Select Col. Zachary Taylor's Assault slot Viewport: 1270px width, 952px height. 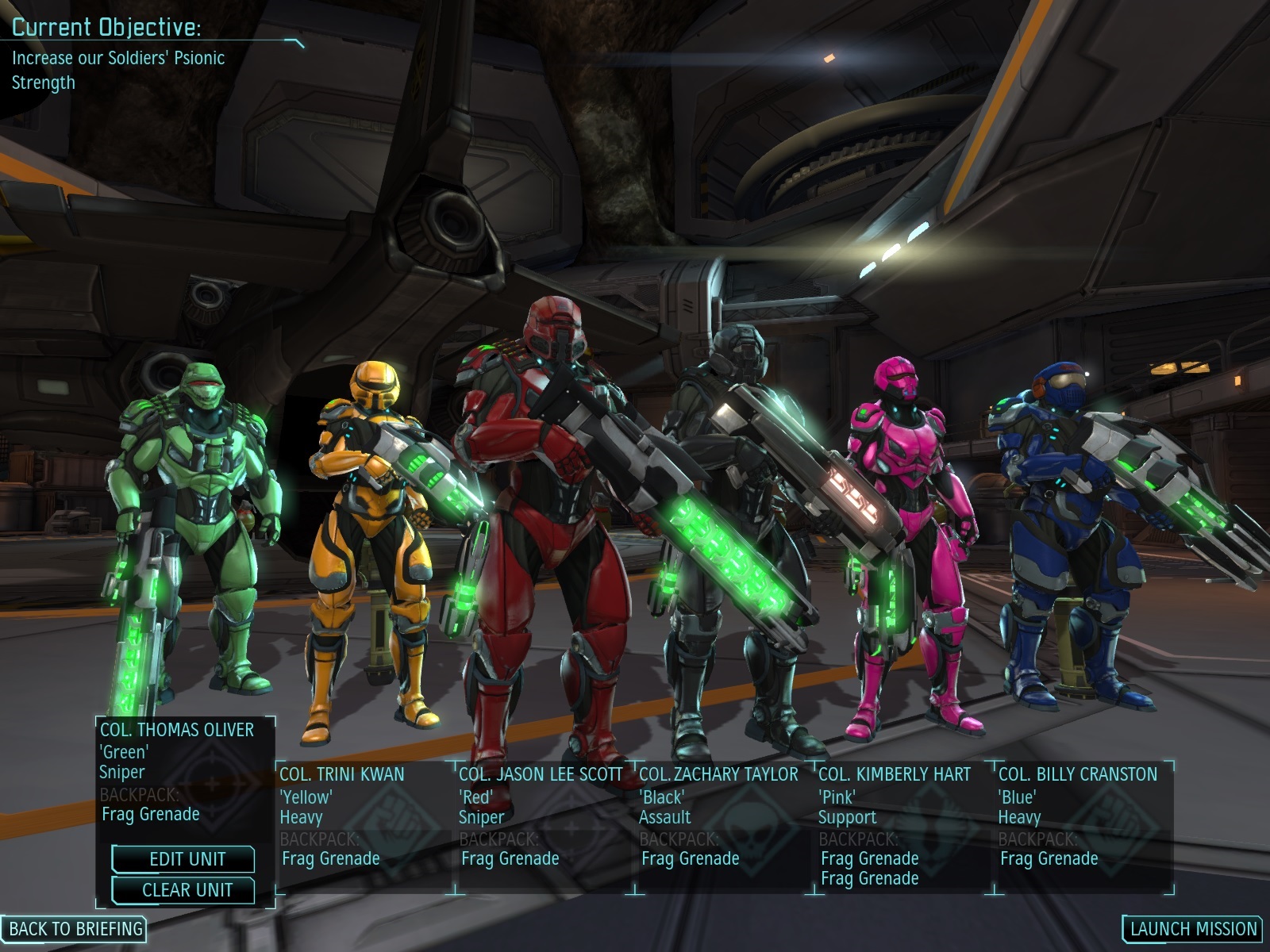(x=724, y=817)
